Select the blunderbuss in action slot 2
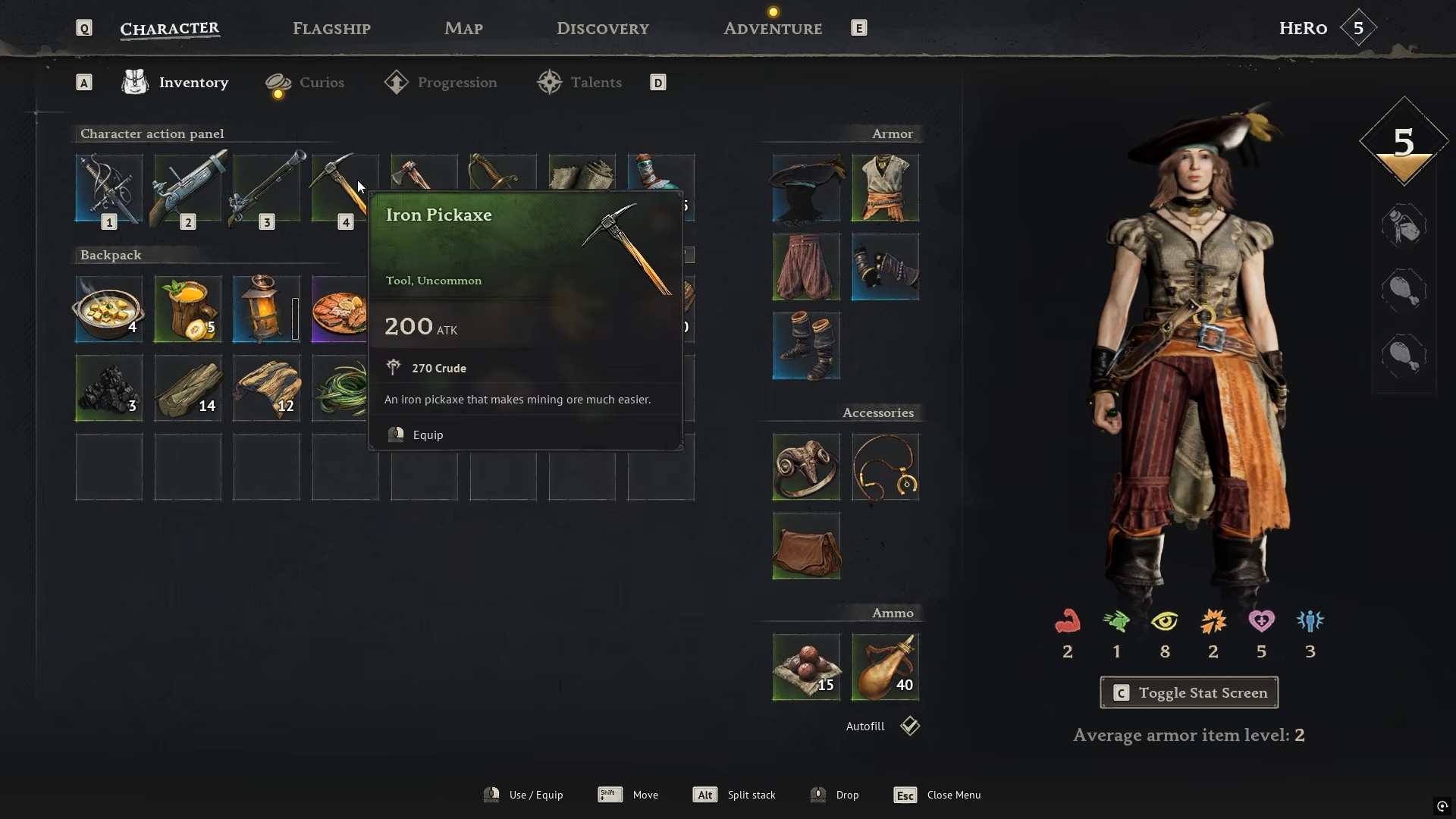The image size is (1456, 819). coord(187,188)
